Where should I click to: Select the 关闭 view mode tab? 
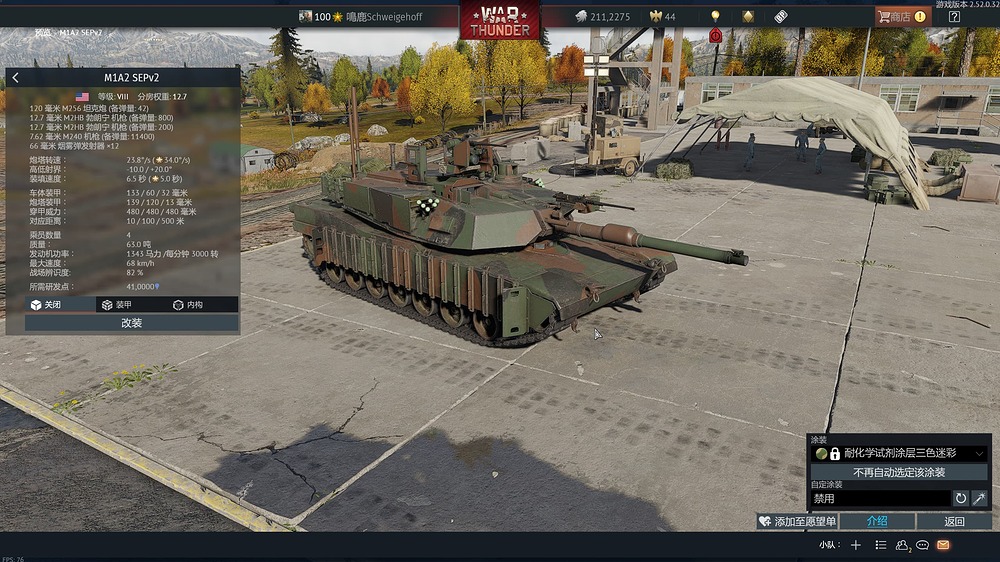point(46,305)
